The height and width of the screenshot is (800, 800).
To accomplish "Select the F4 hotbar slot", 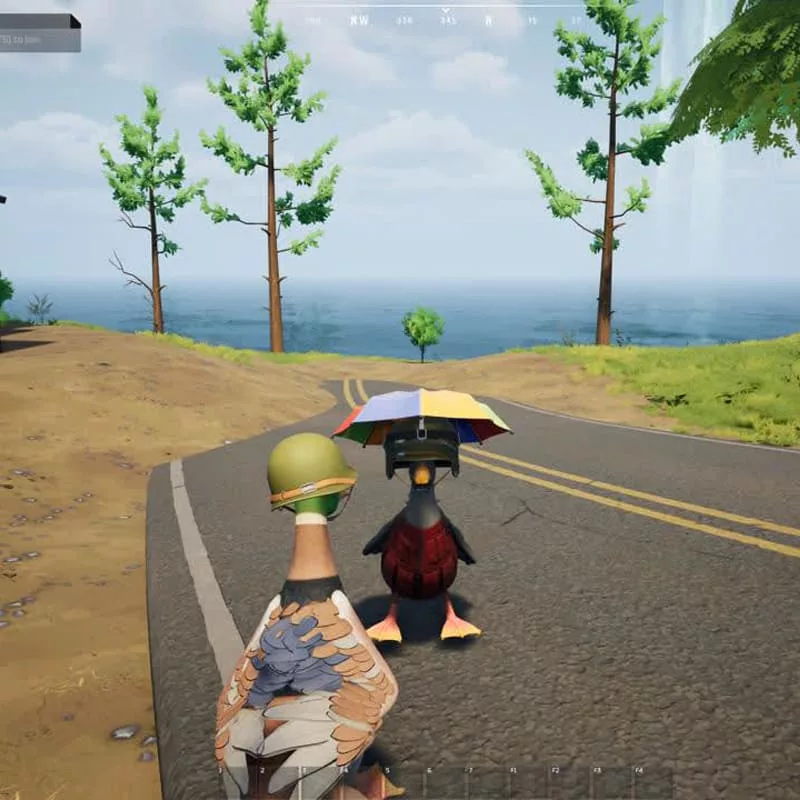I will (655, 783).
